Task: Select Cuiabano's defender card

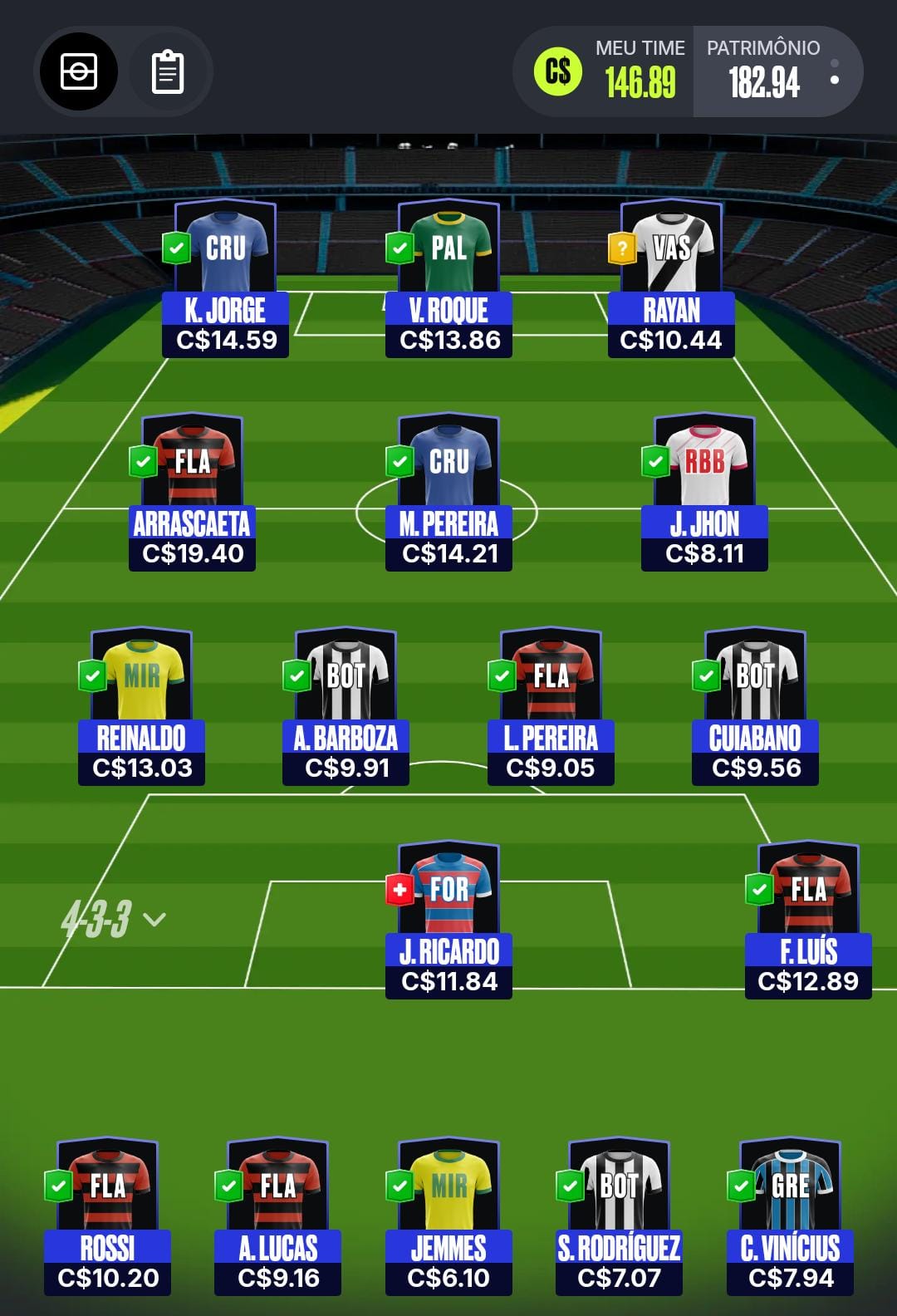Action: 756,706
